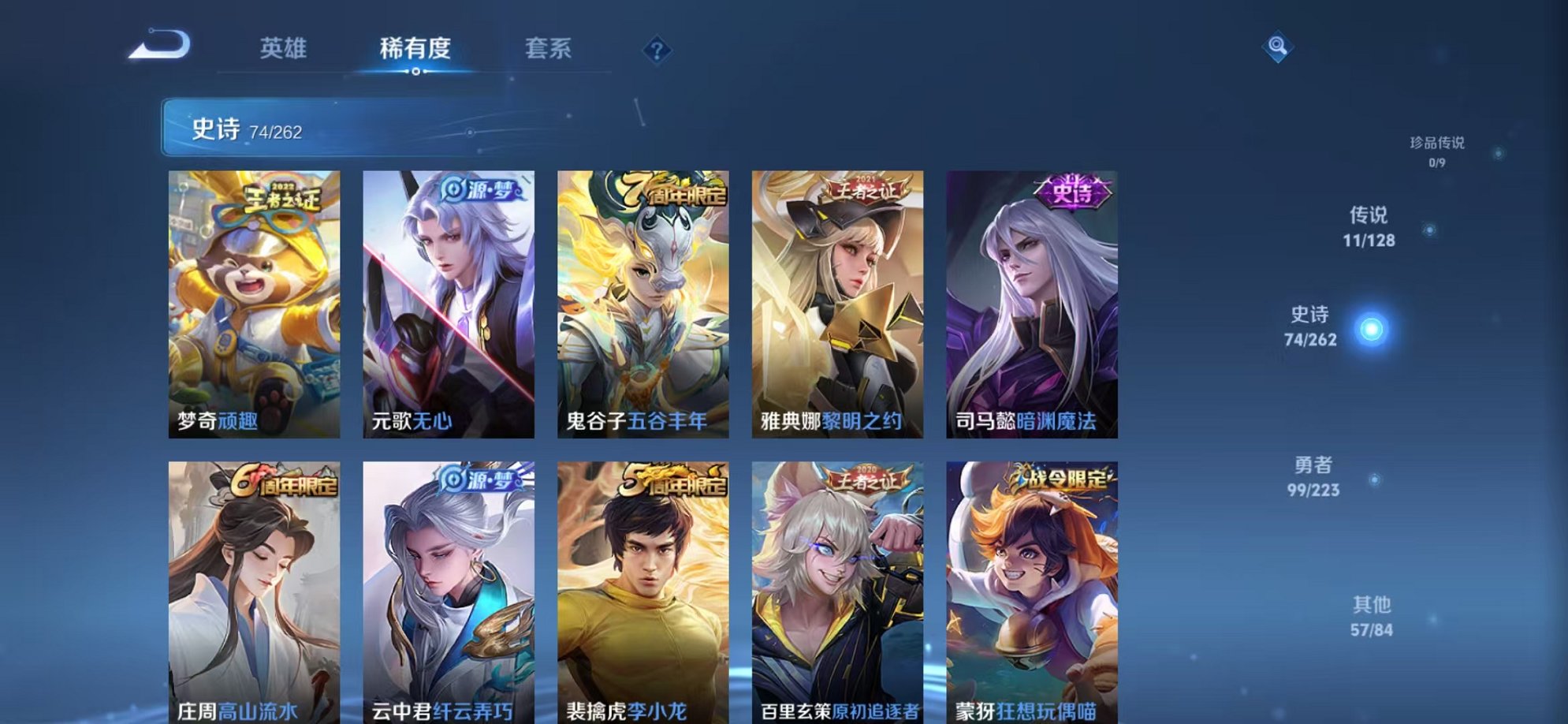Open help via the question mark icon
This screenshot has width=1568, height=724.
click(655, 51)
